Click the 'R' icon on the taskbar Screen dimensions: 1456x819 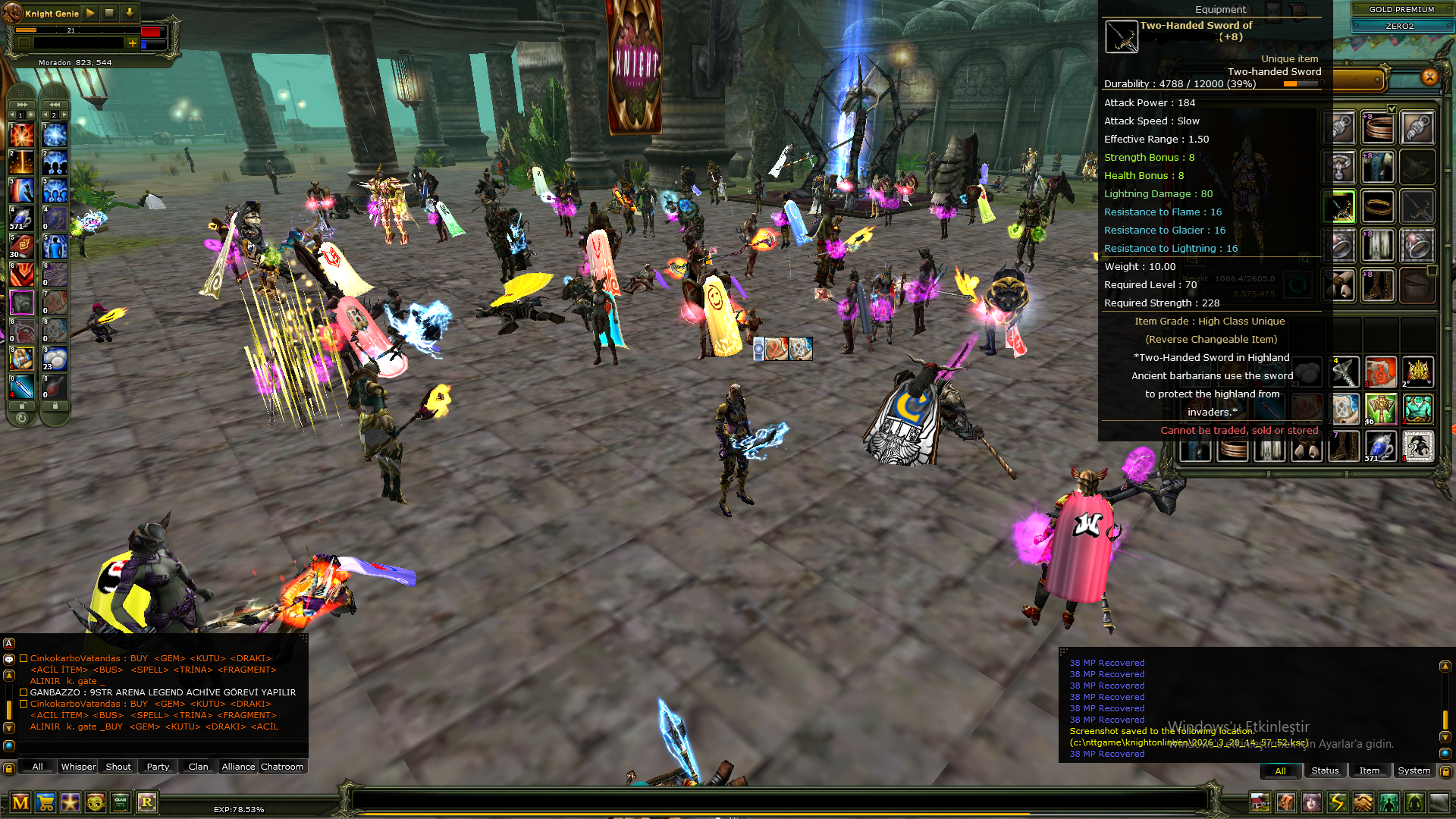[x=146, y=801]
